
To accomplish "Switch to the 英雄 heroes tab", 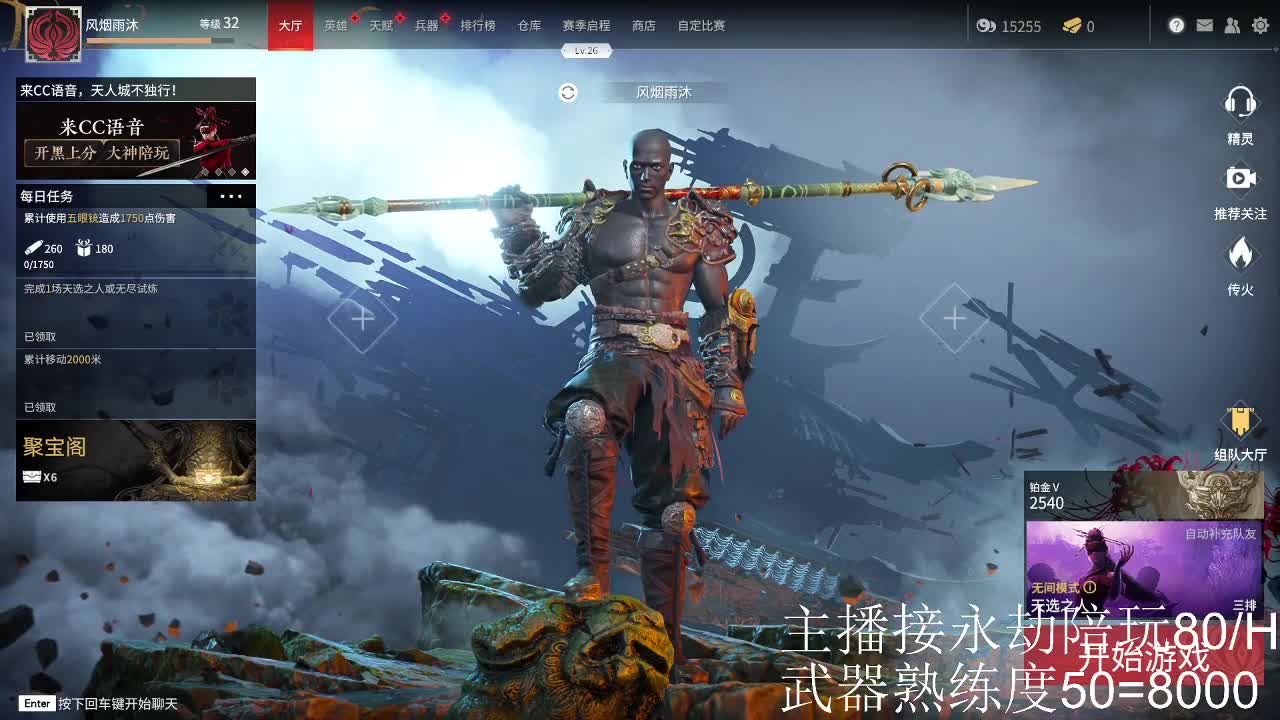I will tap(336, 26).
